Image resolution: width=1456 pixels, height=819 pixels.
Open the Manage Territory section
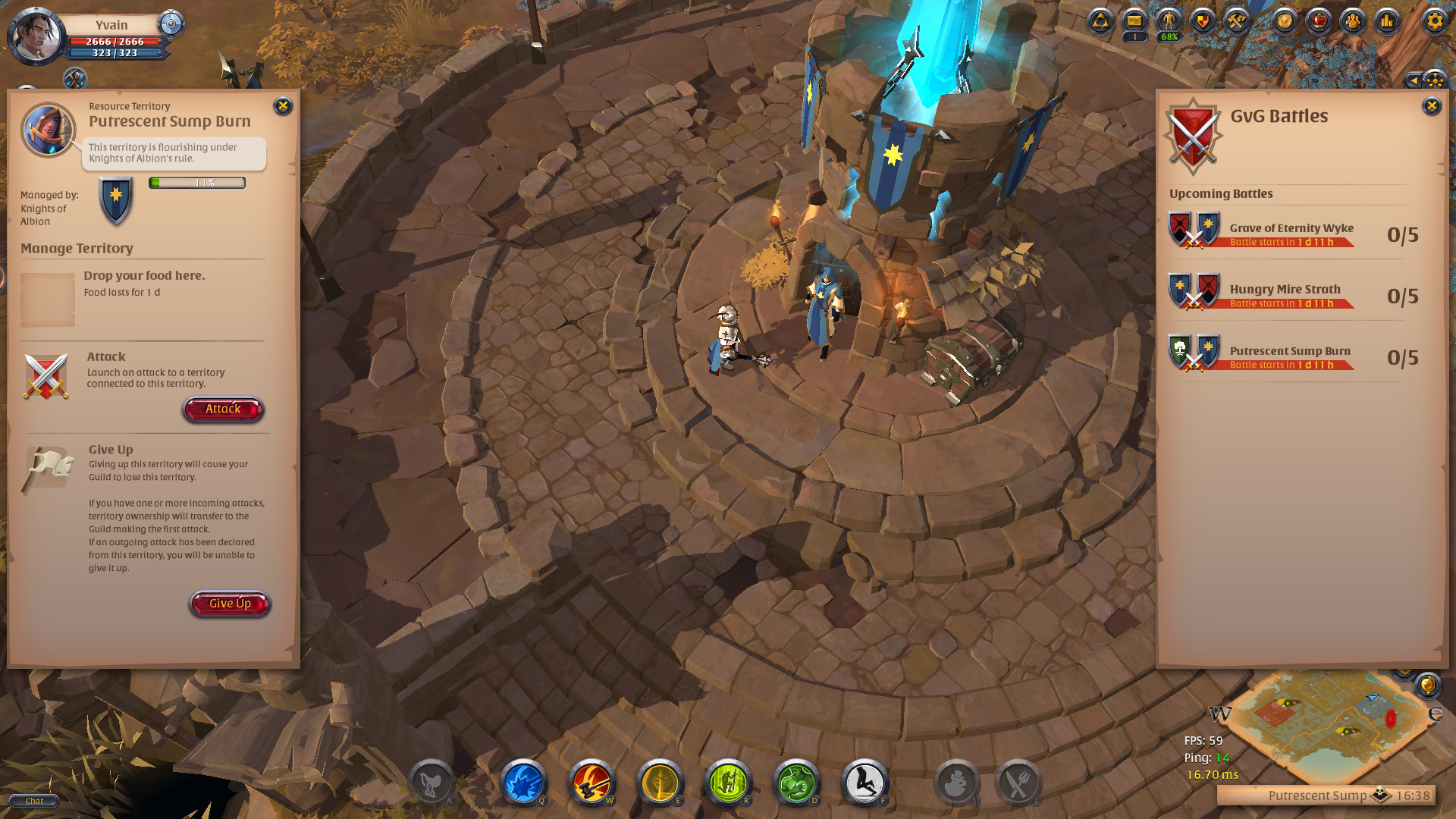click(77, 248)
